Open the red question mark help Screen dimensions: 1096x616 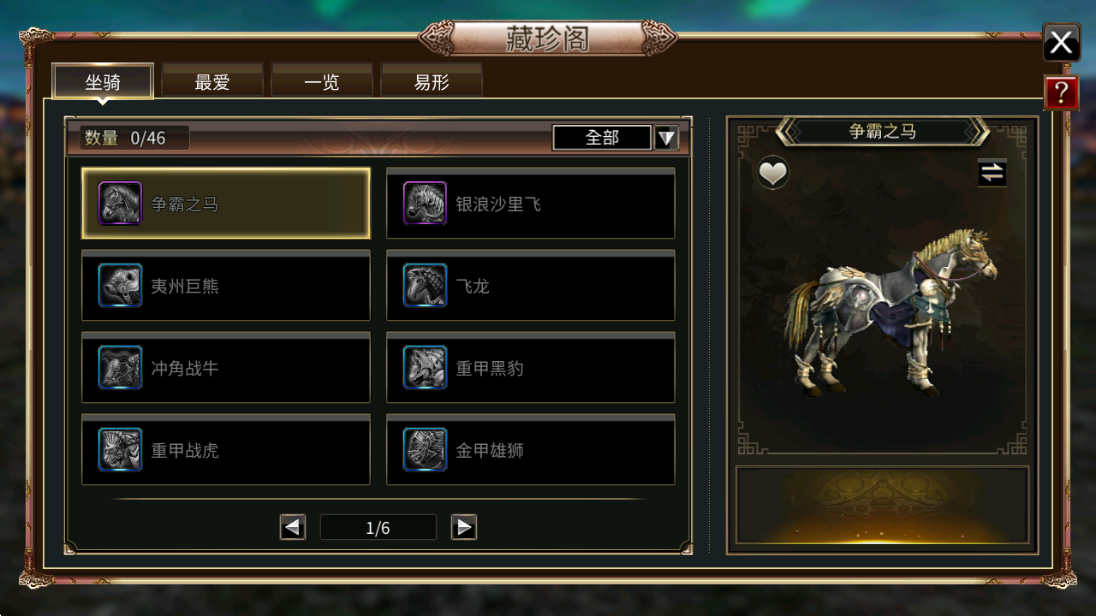click(x=1060, y=93)
